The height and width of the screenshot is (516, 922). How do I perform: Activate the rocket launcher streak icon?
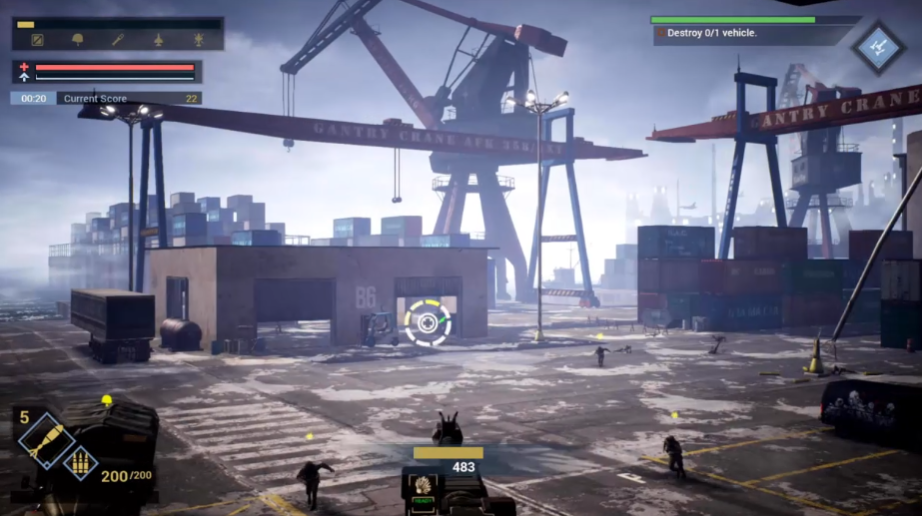coord(118,40)
